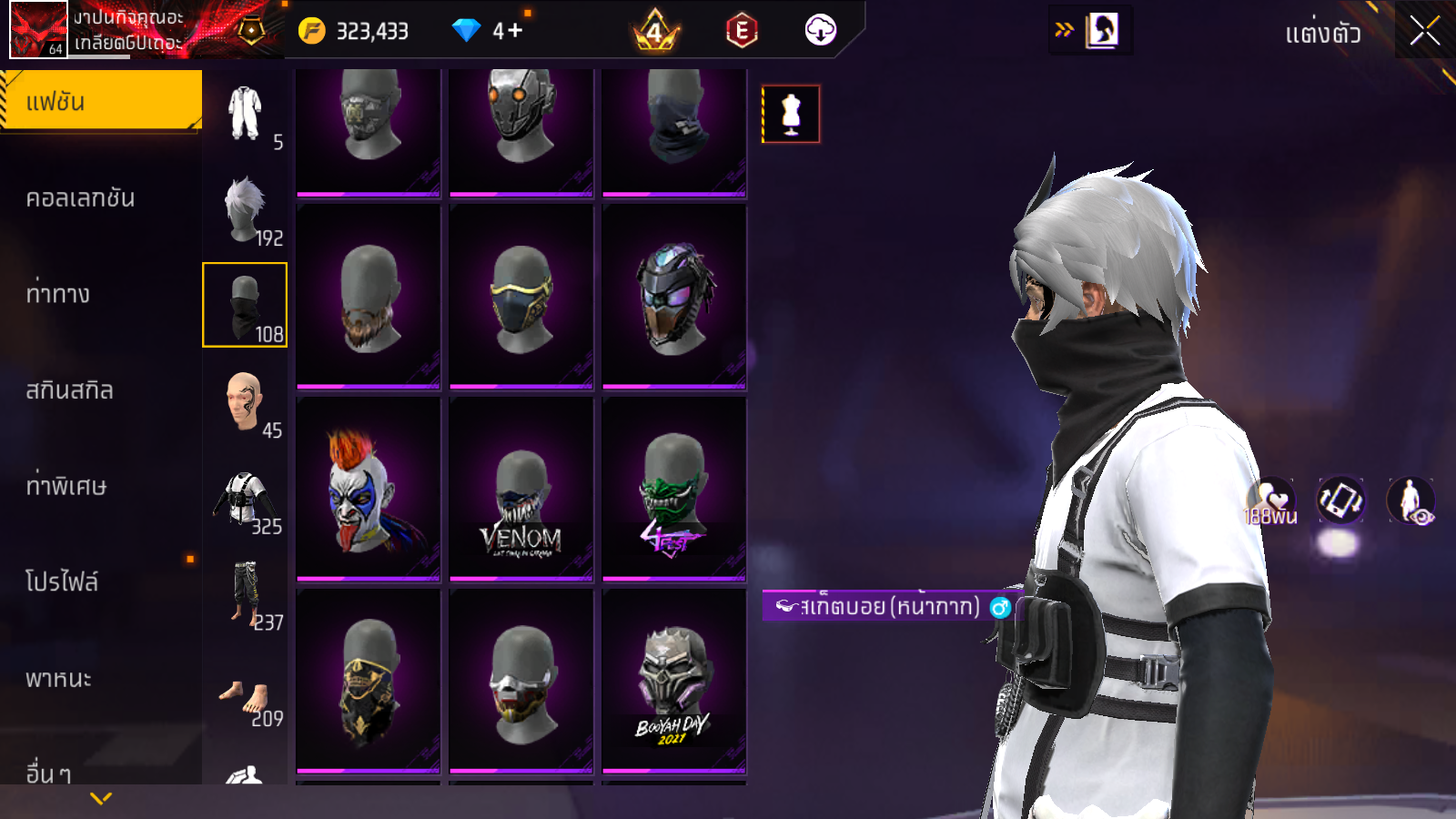Equip the Venom mask
Image resolution: width=1456 pixels, height=819 pixels.
click(521, 490)
